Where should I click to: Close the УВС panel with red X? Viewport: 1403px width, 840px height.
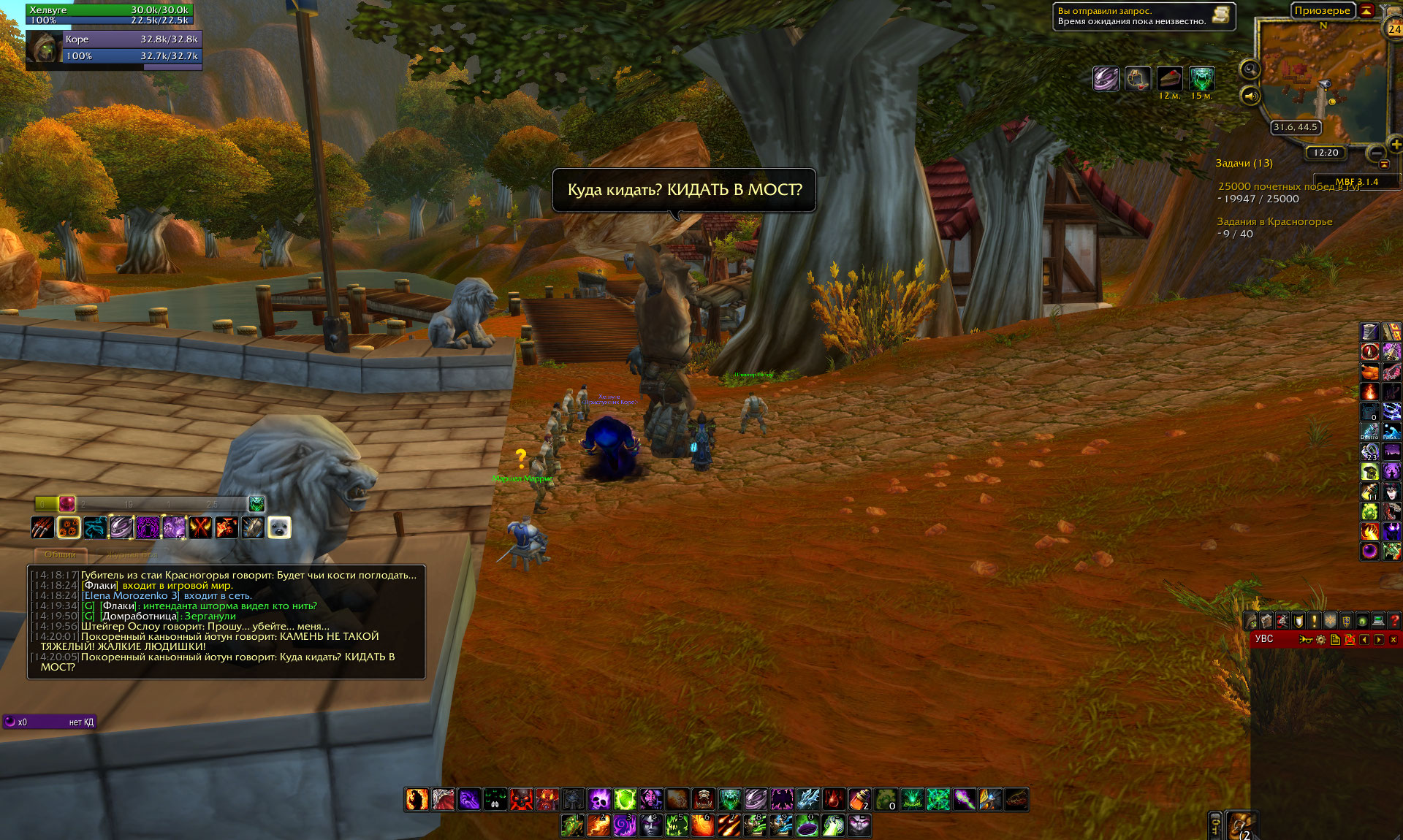(x=1394, y=640)
